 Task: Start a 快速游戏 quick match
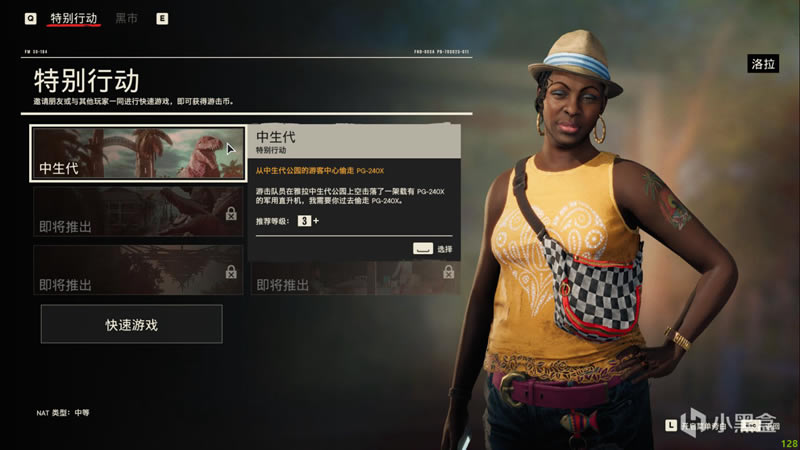point(131,324)
